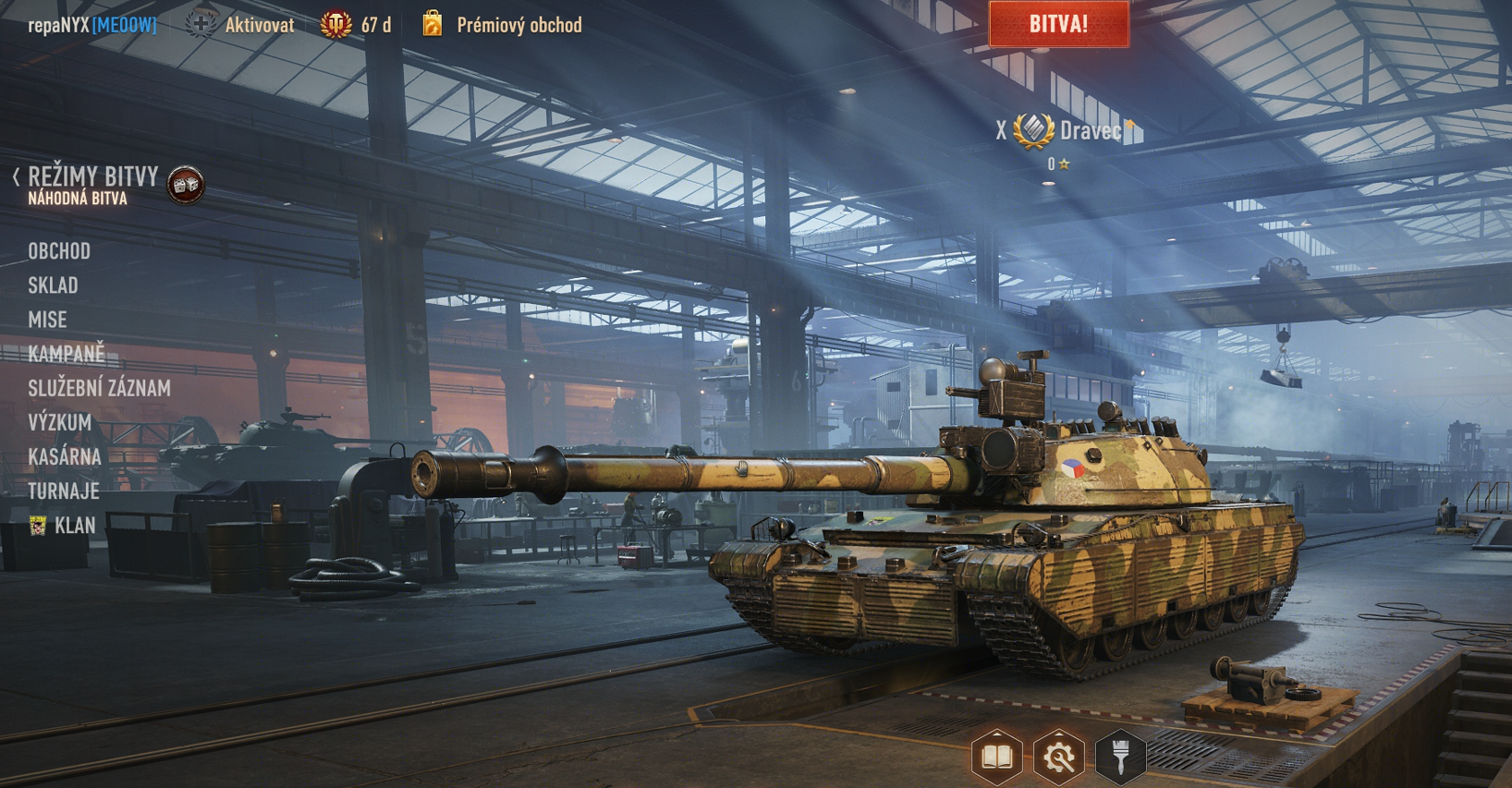Open the paintbrush customization icon
Screen dimensions: 1512x788
click(x=1120, y=758)
